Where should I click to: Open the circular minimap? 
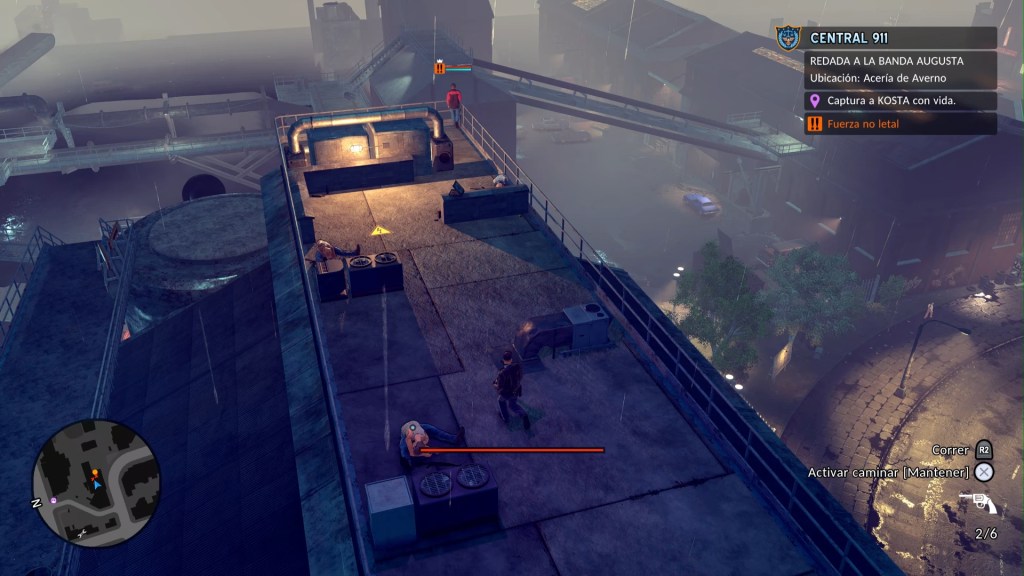click(x=96, y=483)
